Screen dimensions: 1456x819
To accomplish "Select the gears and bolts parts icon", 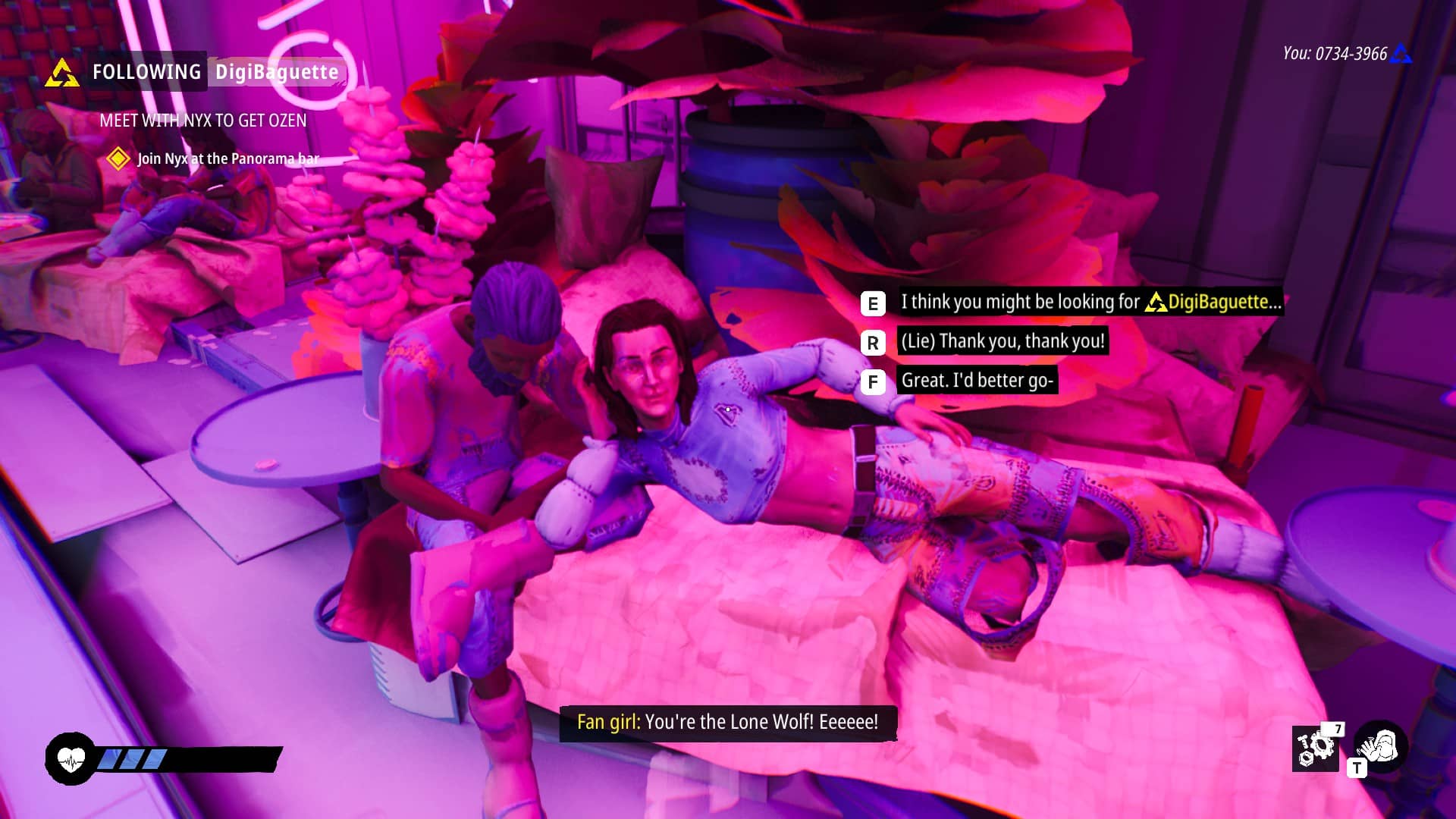I will (x=1316, y=748).
